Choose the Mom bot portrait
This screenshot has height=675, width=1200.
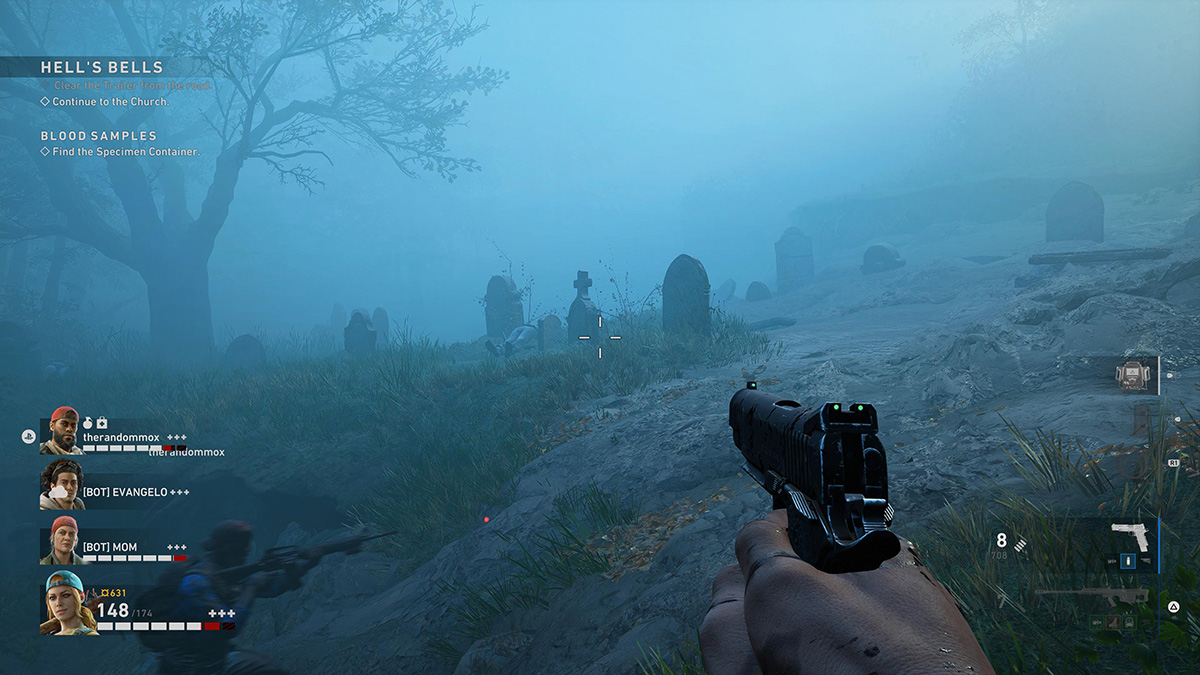62,541
